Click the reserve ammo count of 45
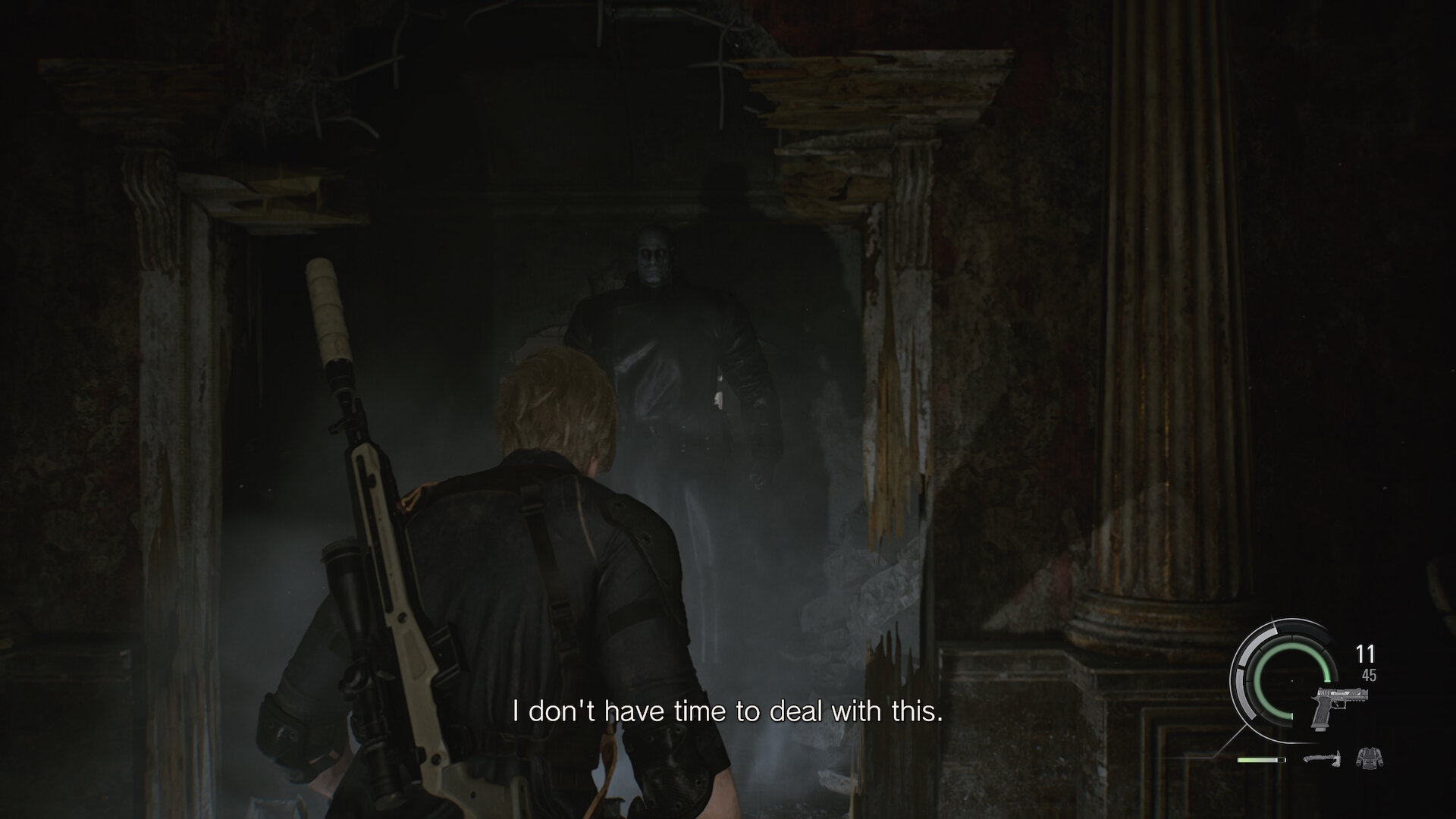Screen dimensions: 1456x819 pyautogui.click(x=1370, y=675)
